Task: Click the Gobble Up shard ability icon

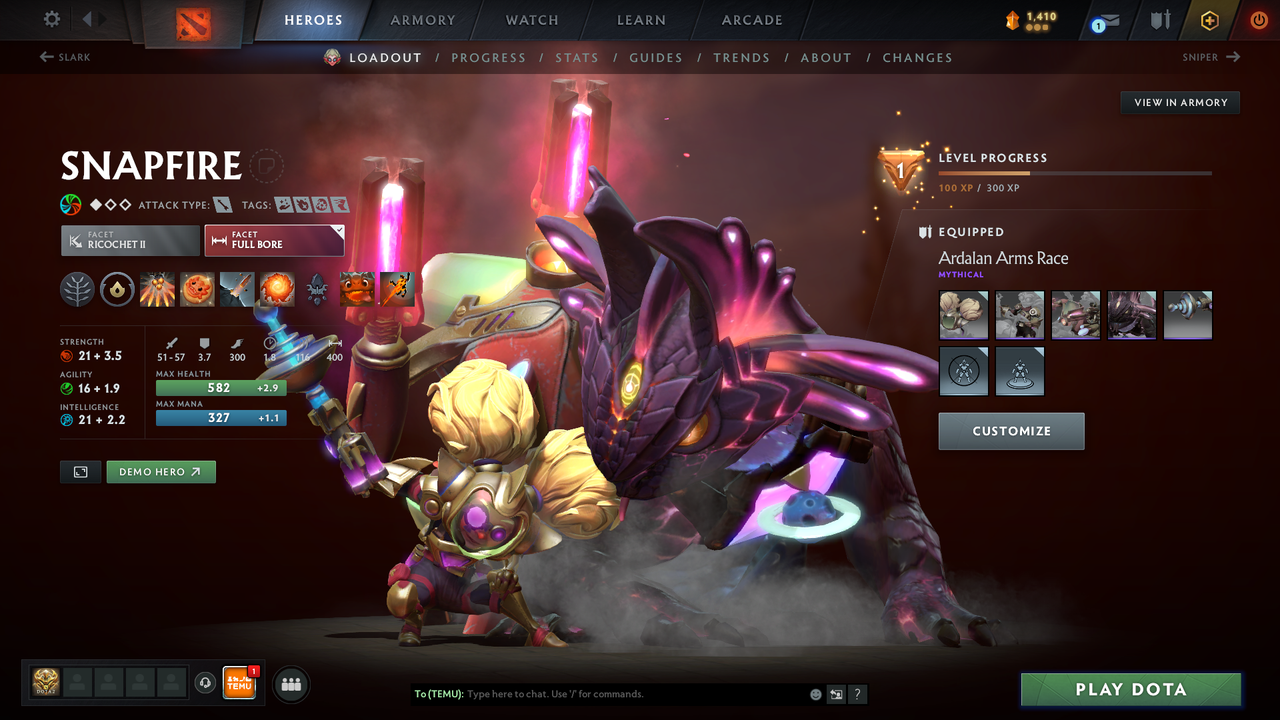Action: point(357,289)
